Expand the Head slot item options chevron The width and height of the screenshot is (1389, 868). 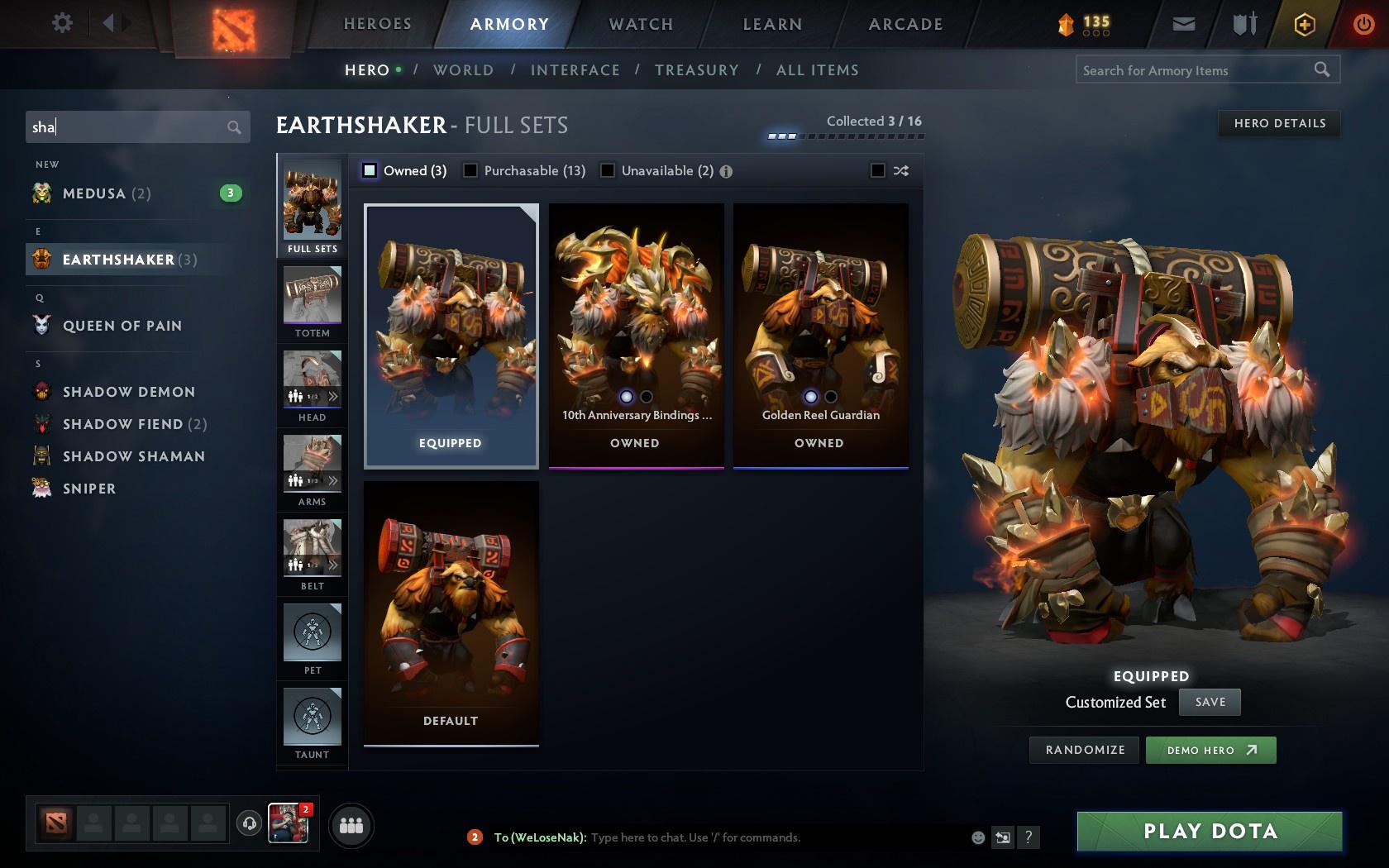click(x=333, y=396)
